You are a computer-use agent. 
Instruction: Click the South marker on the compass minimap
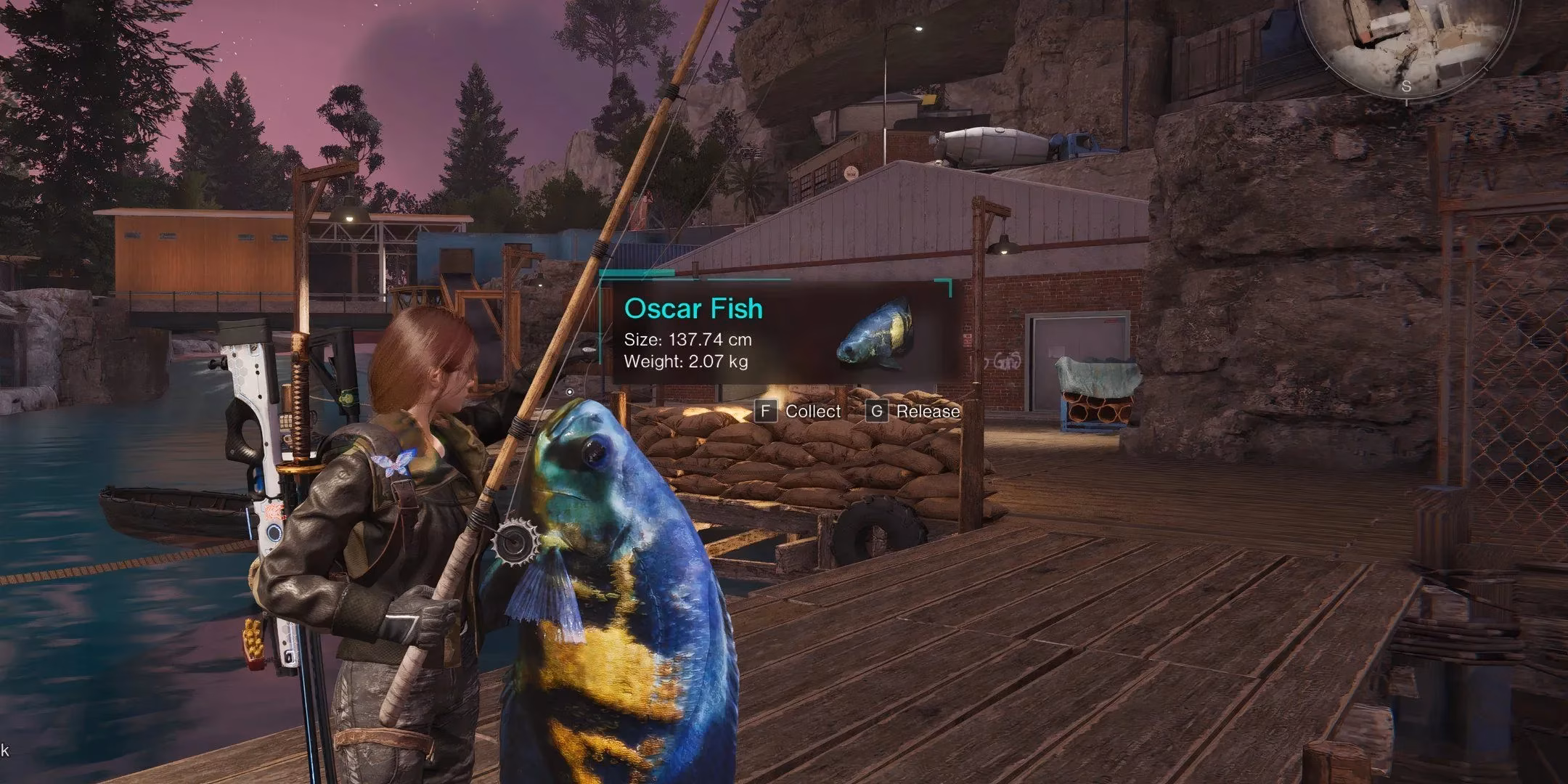point(1406,86)
